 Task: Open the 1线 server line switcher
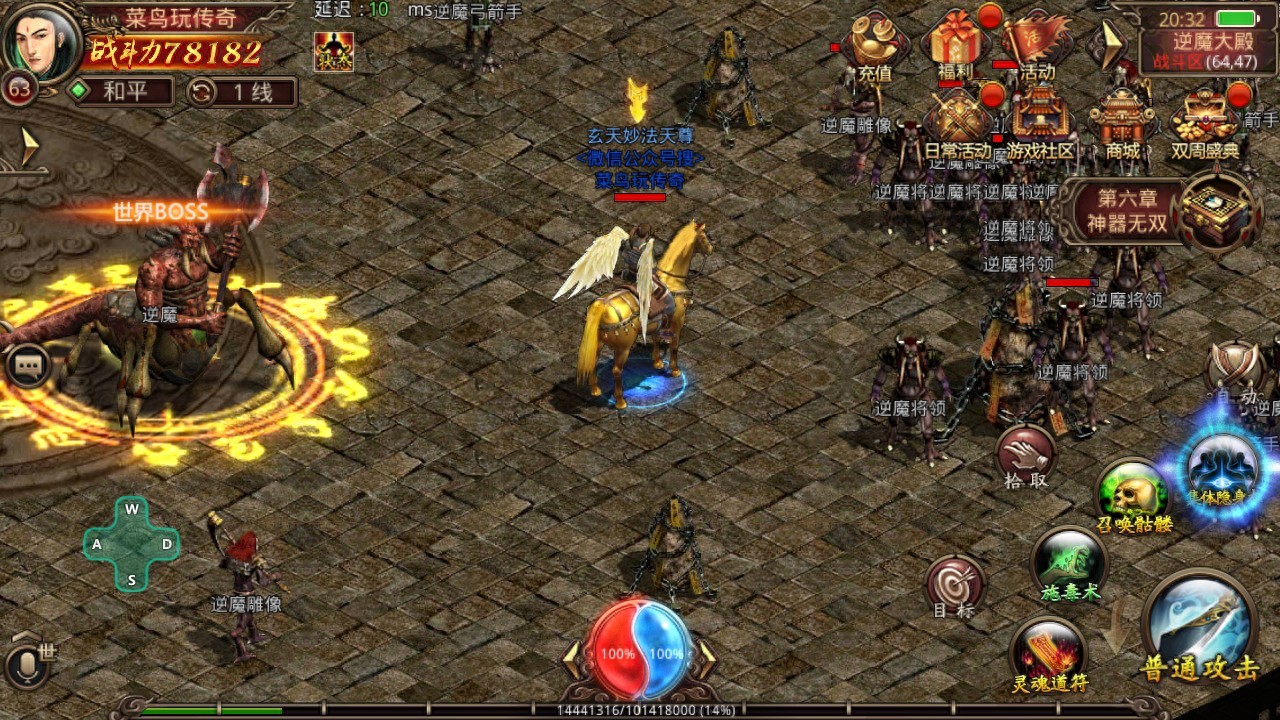(240, 90)
